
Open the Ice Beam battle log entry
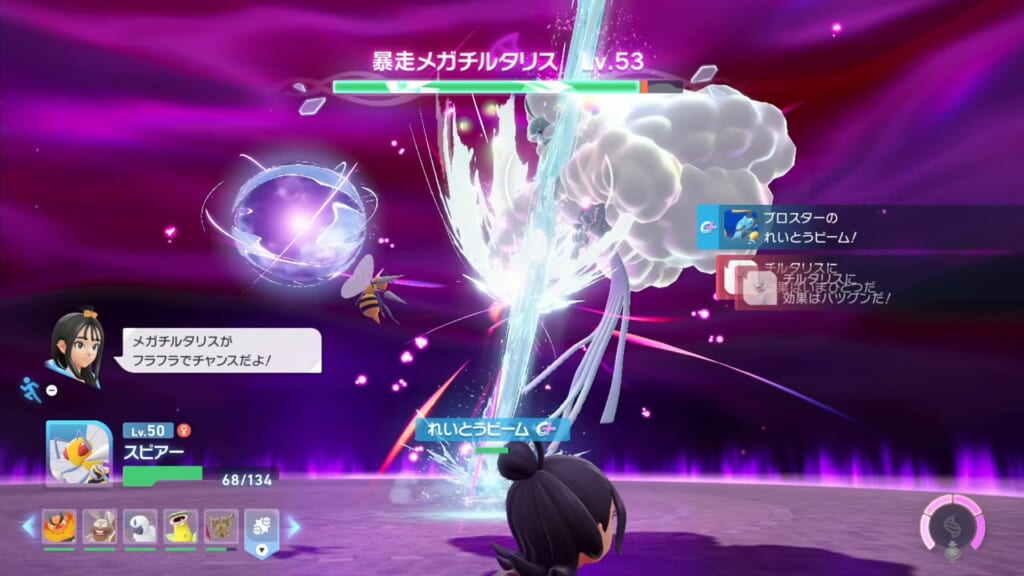point(790,228)
